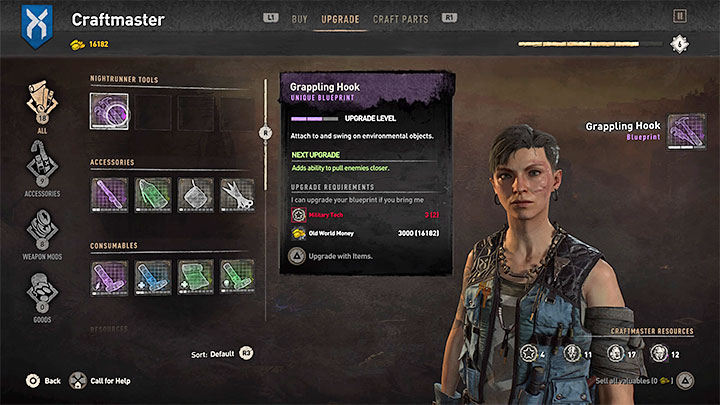Filter by the ACCESSORIES category

(42, 168)
